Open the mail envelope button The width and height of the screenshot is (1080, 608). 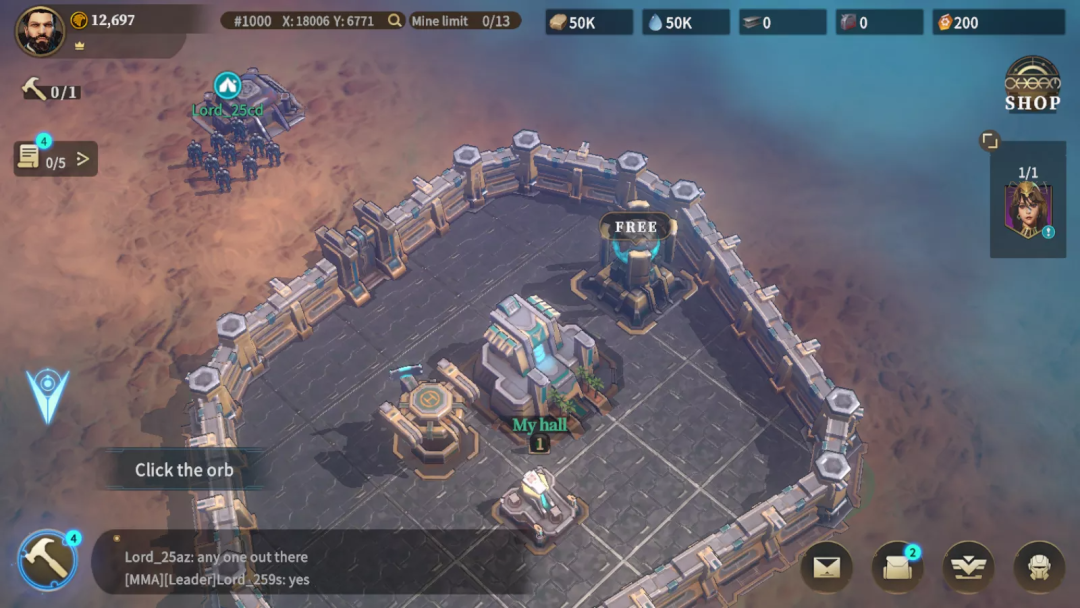[826, 568]
